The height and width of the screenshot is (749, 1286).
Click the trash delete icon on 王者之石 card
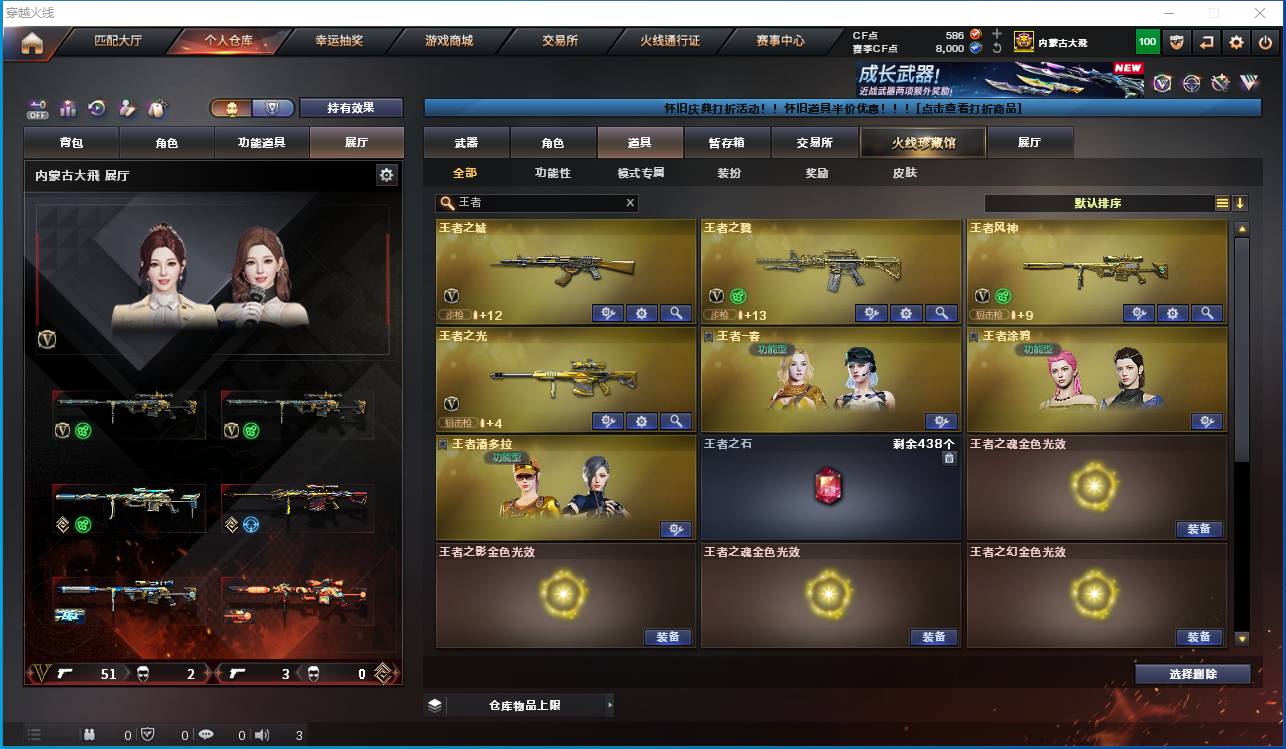pyautogui.click(x=948, y=457)
